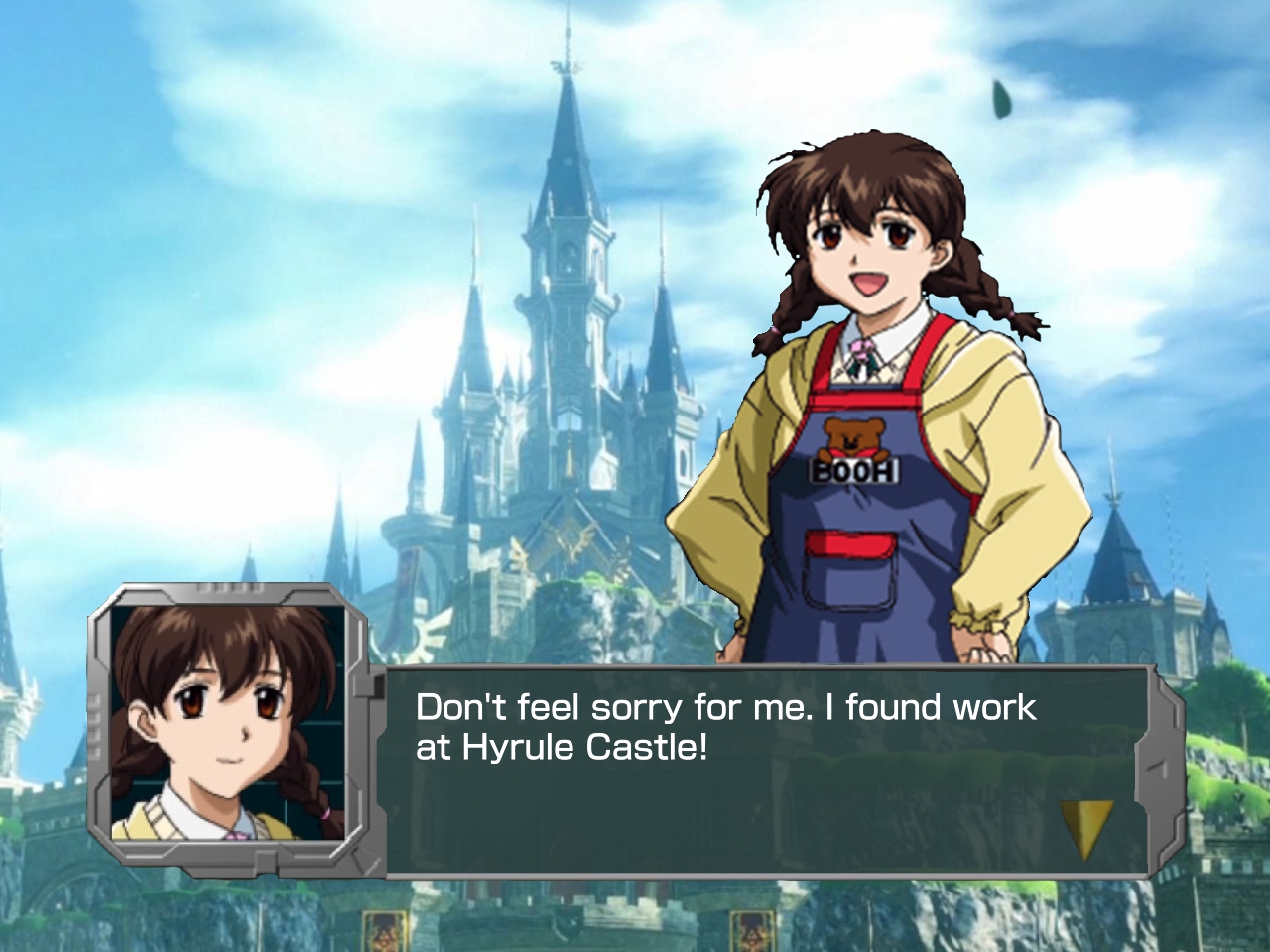This screenshot has width=1270, height=952.
Task: Advance dialogue with the golden arrow
Action: [1084, 825]
